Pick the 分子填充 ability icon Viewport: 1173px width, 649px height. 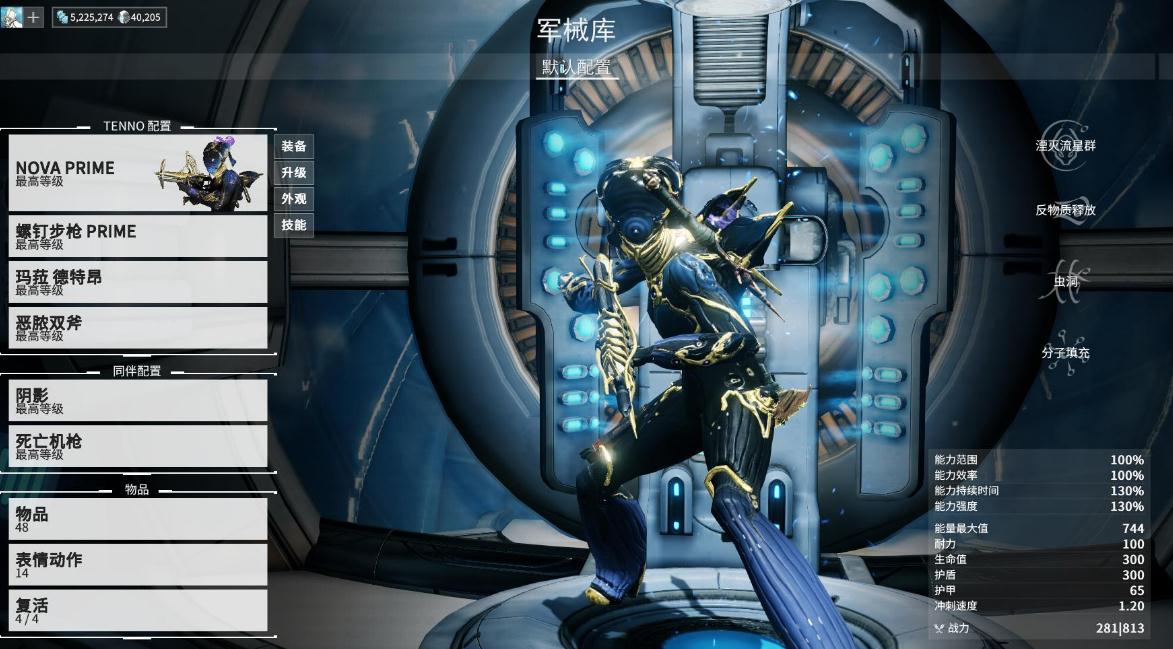(1065, 350)
